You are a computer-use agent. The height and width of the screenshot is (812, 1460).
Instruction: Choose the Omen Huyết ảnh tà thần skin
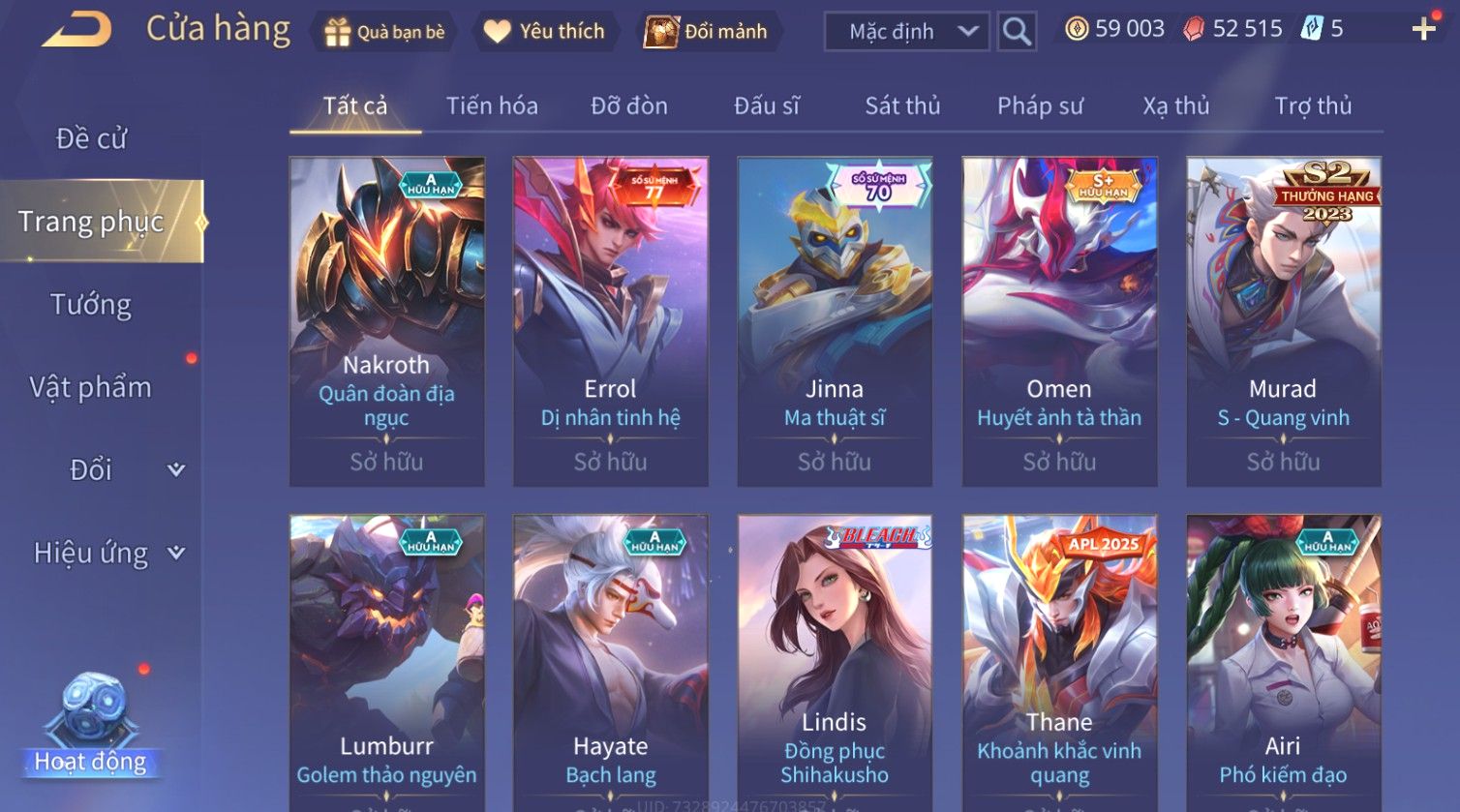(1059, 321)
